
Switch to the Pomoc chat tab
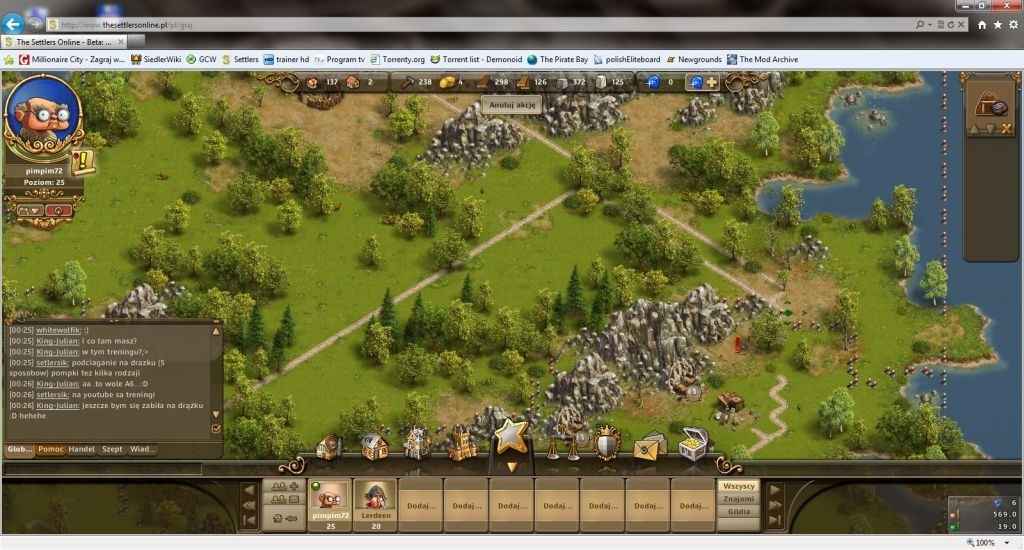(51, 449)
